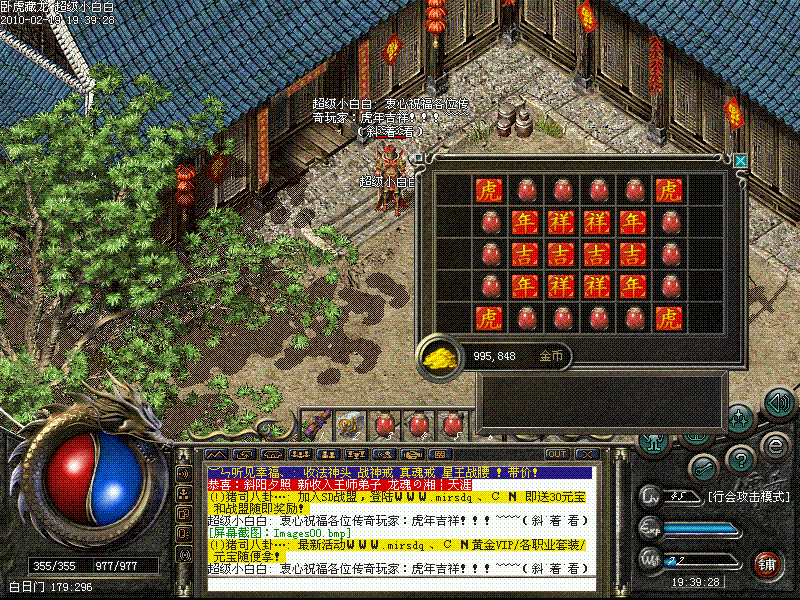Select the weapon in the first hotbar slot
The width and height of the screenshot is (800, 600).
point(315,425)
